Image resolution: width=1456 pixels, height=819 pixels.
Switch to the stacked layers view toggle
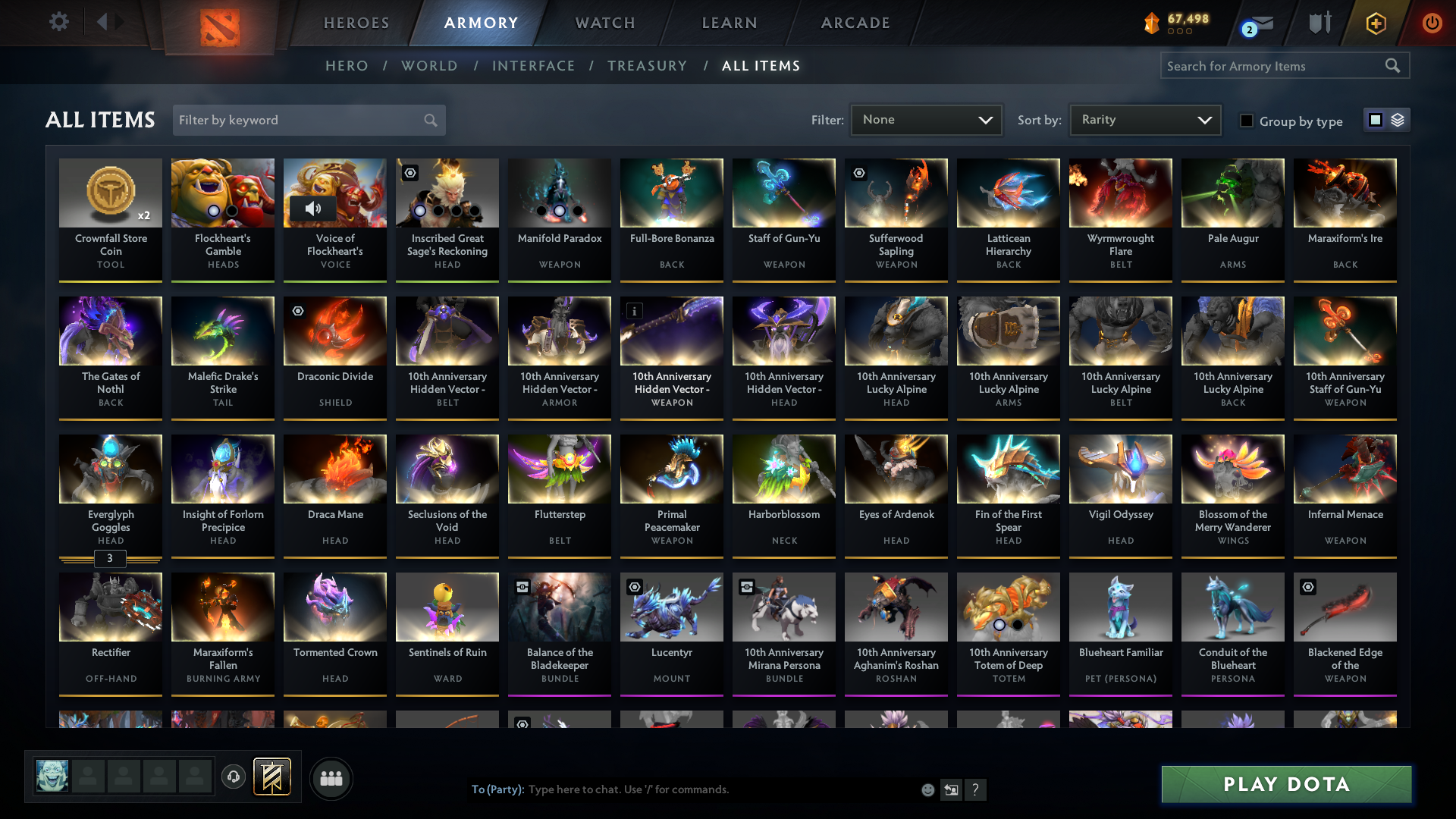1398,119
